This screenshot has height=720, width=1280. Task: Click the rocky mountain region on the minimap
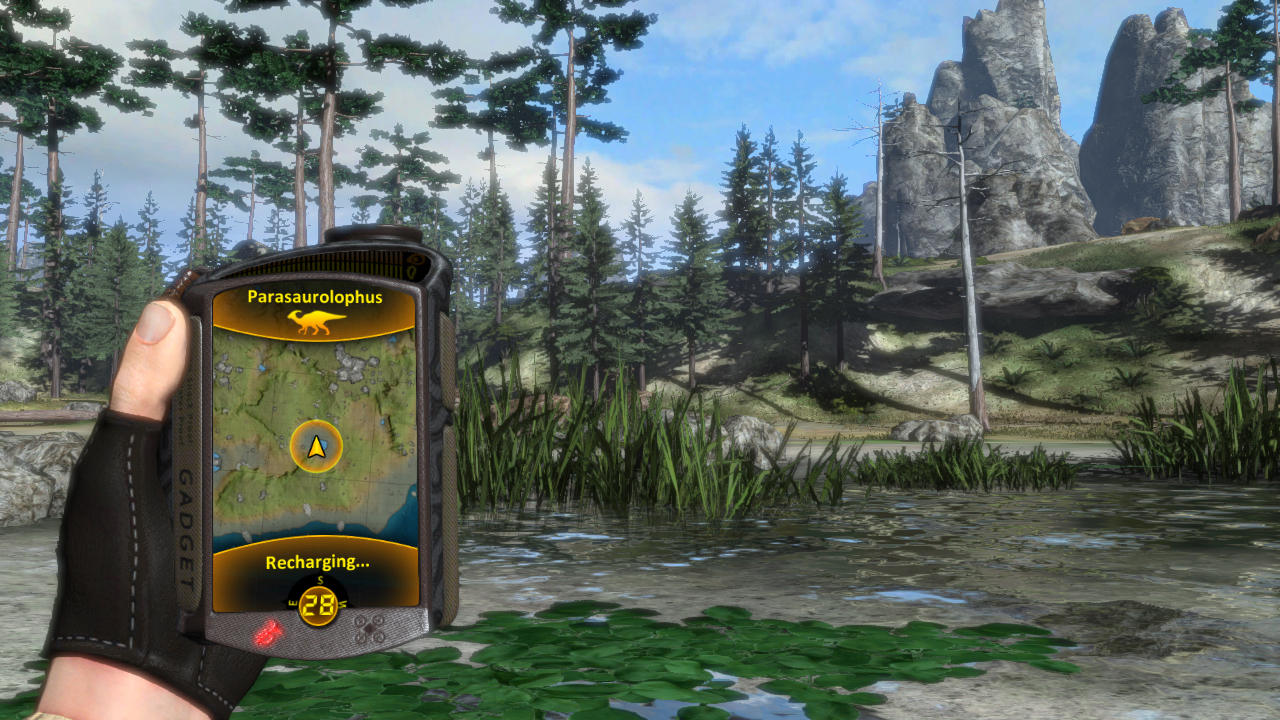pos(350,370)
